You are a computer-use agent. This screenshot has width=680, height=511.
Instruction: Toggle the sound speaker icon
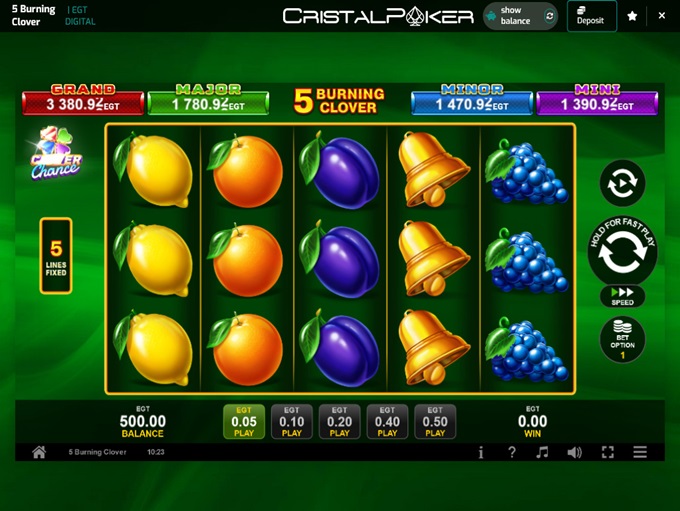pyautogui.click(x=574, y=452)
